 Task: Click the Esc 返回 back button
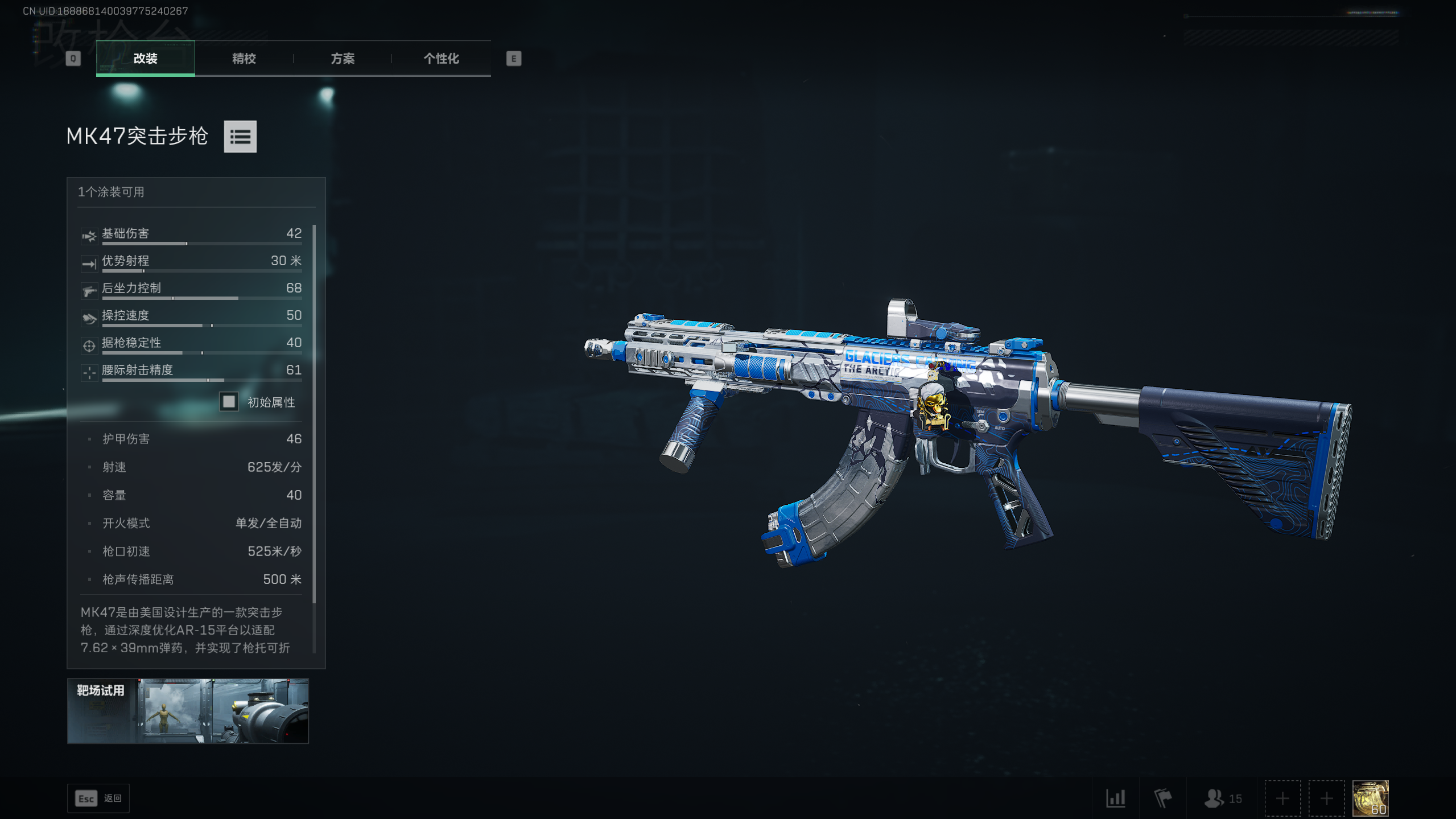(x=98, y=798)
